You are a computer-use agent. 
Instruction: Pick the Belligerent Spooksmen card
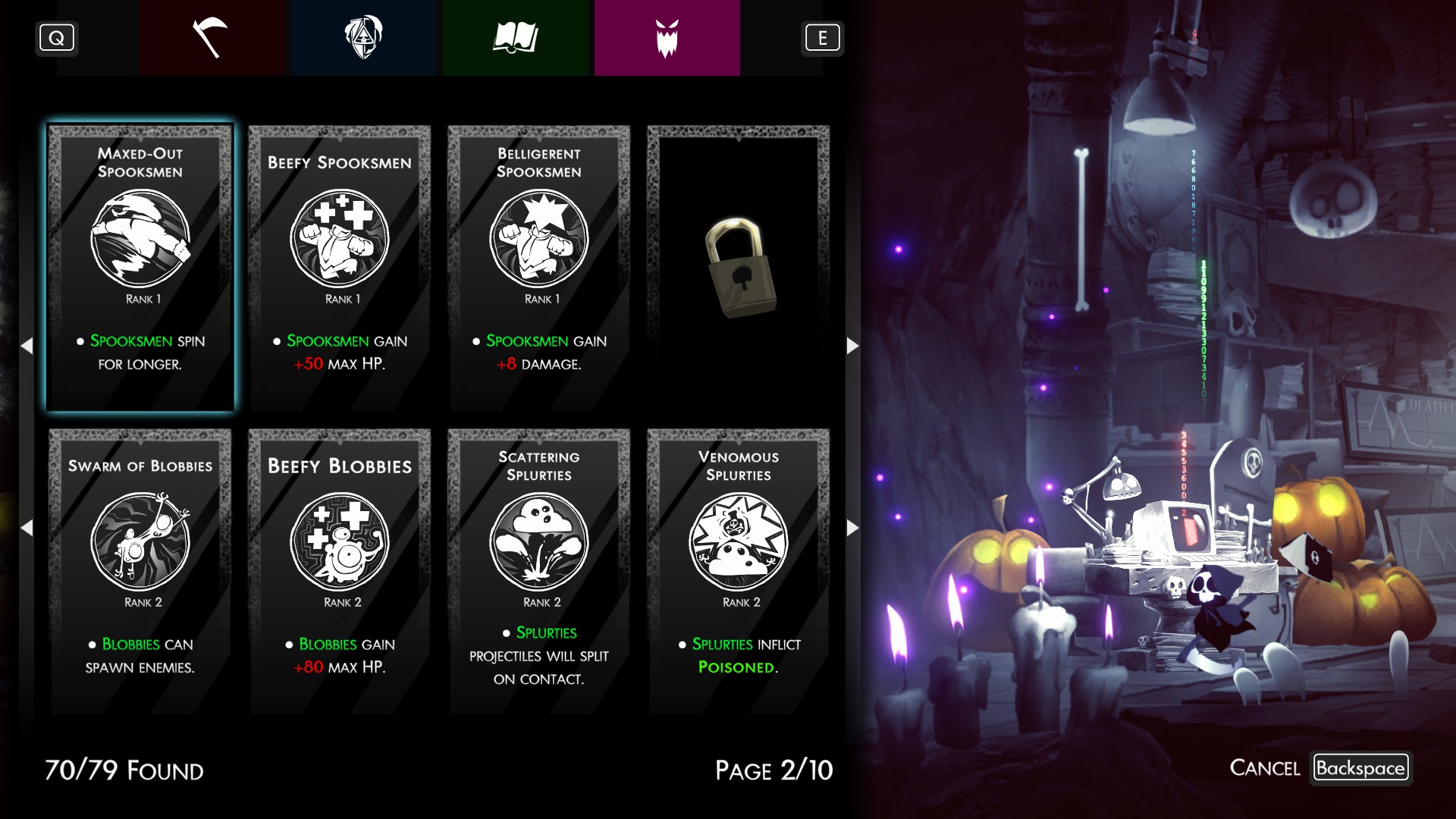point(539,268)
